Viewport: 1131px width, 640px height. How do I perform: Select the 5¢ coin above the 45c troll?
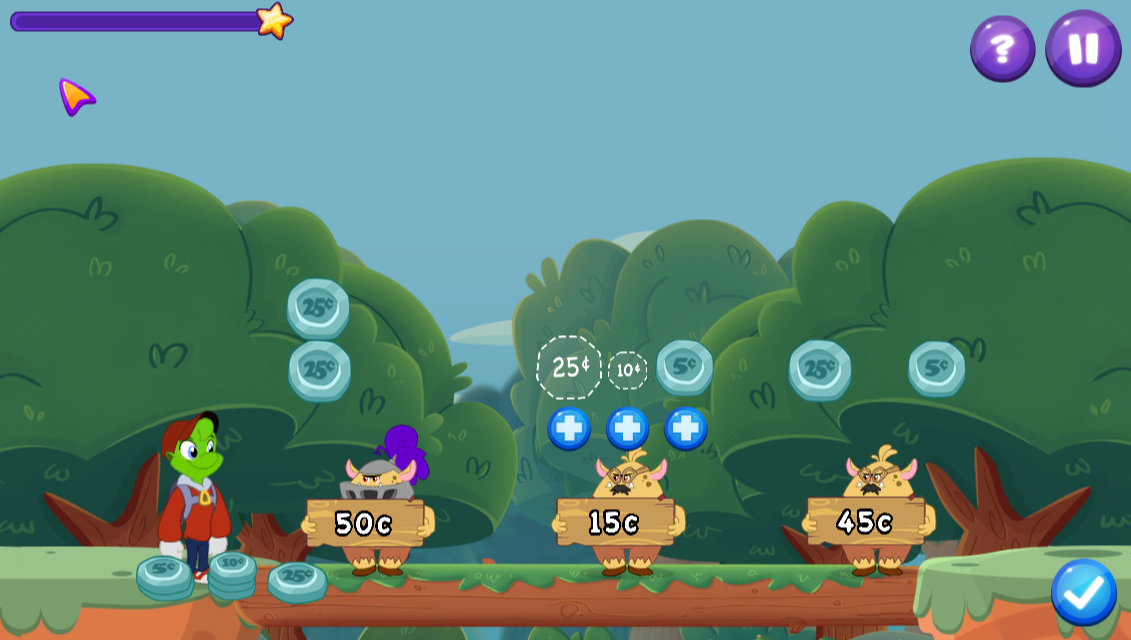936,368
